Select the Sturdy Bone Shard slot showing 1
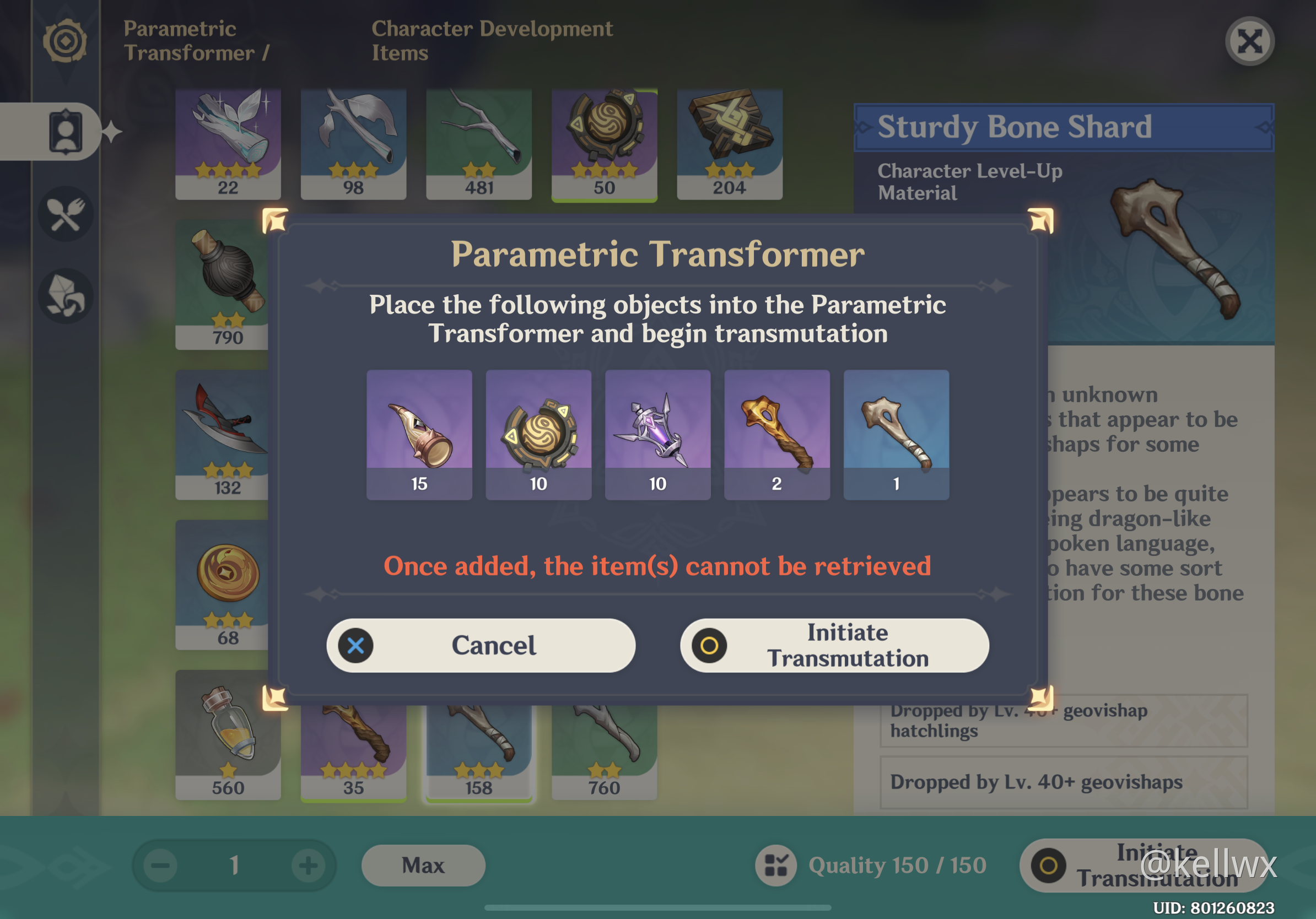 pos(896,434)
